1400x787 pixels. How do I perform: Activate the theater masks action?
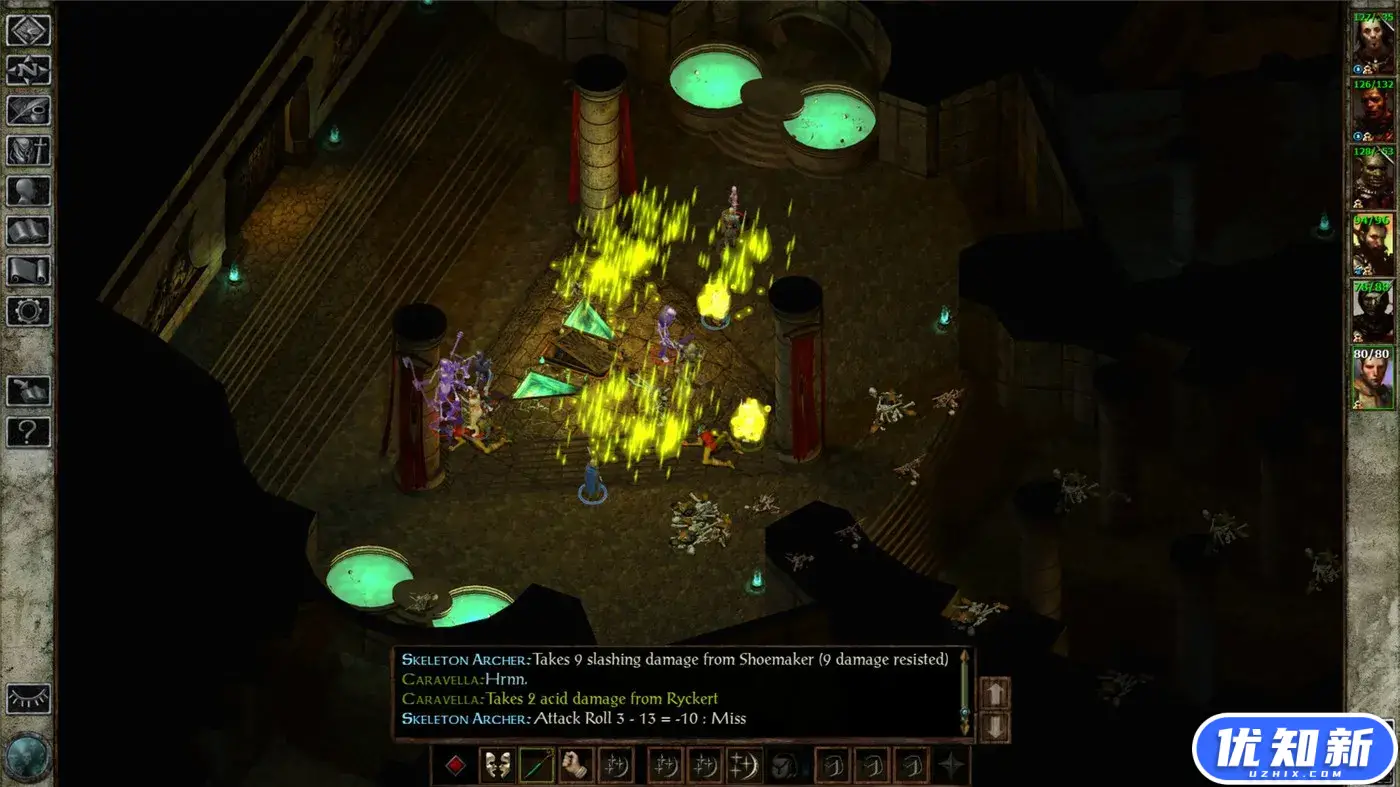pyautogui.click(x=497, y=766)
